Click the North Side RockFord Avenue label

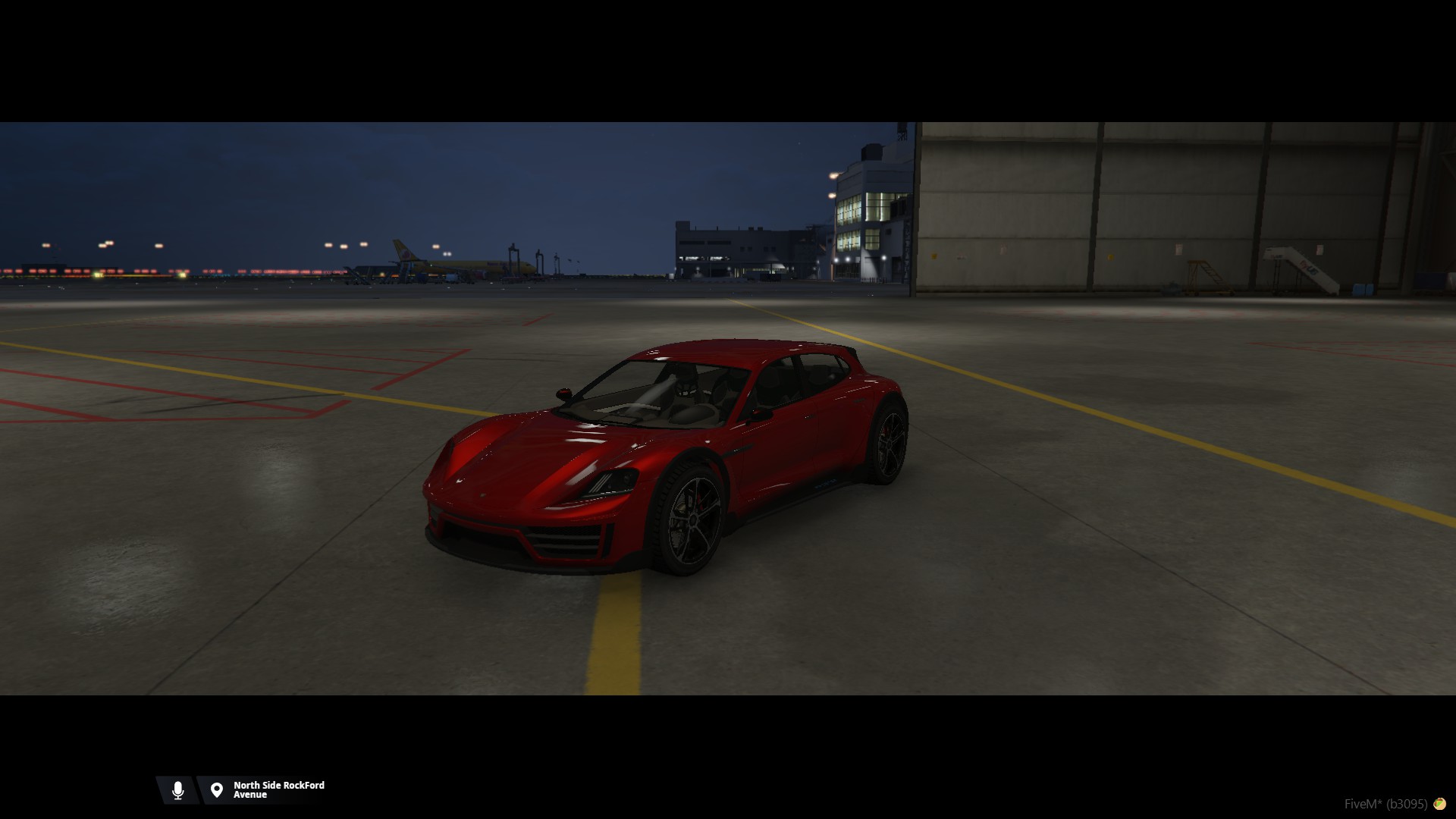(x=278, y=790)
